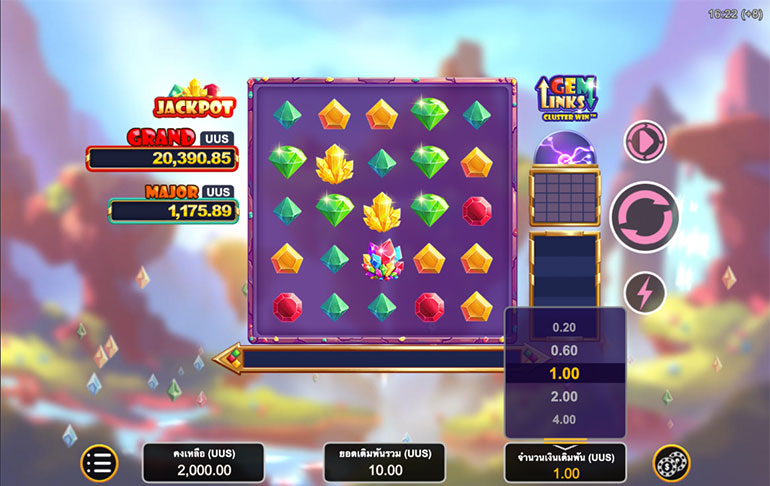Open the hamburger menu
The image size is (770, 486).
point(99,462)
